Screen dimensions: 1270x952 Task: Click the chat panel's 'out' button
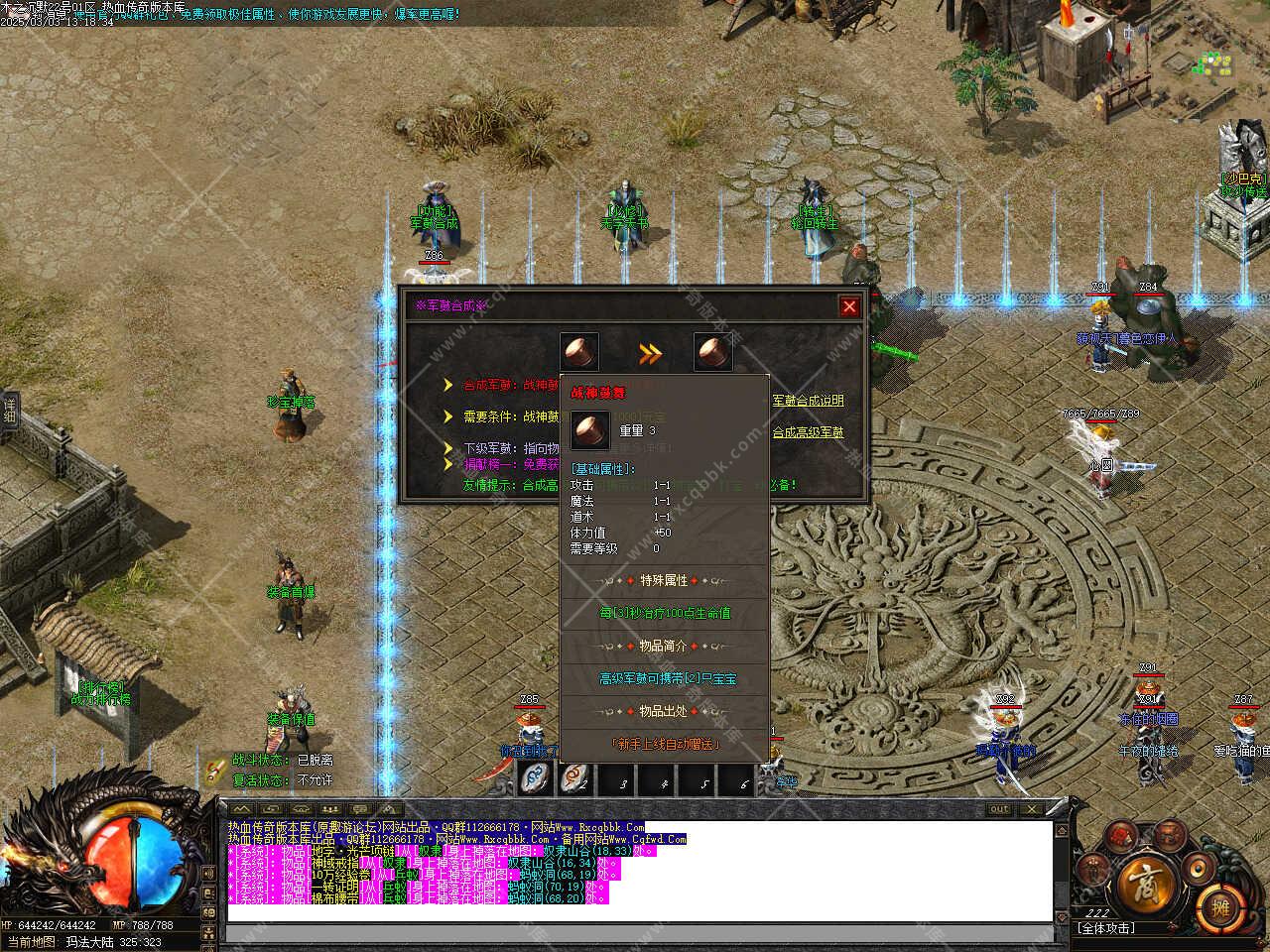[x=999, y=809]
